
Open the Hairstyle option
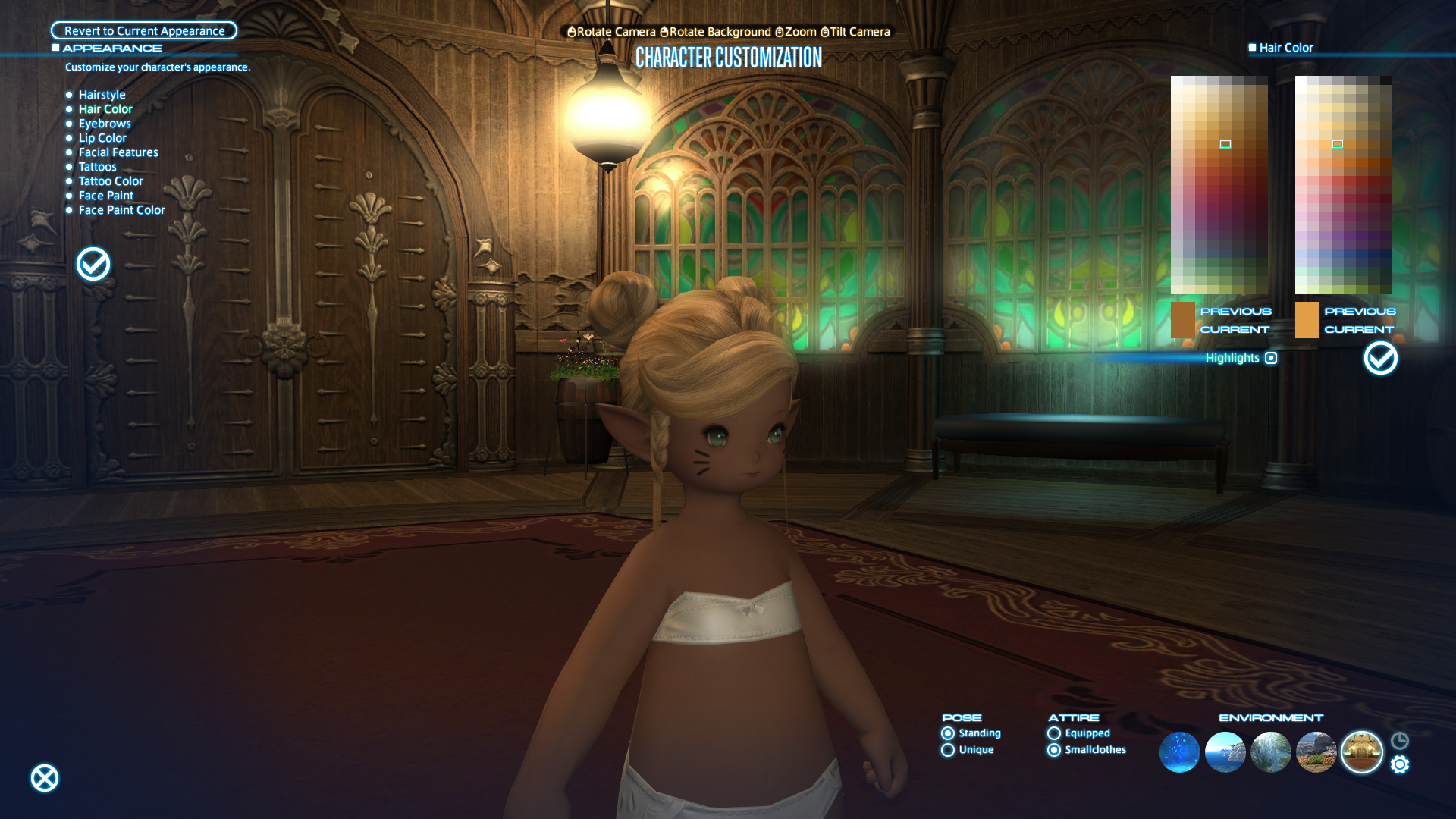(x=102, y=95)
